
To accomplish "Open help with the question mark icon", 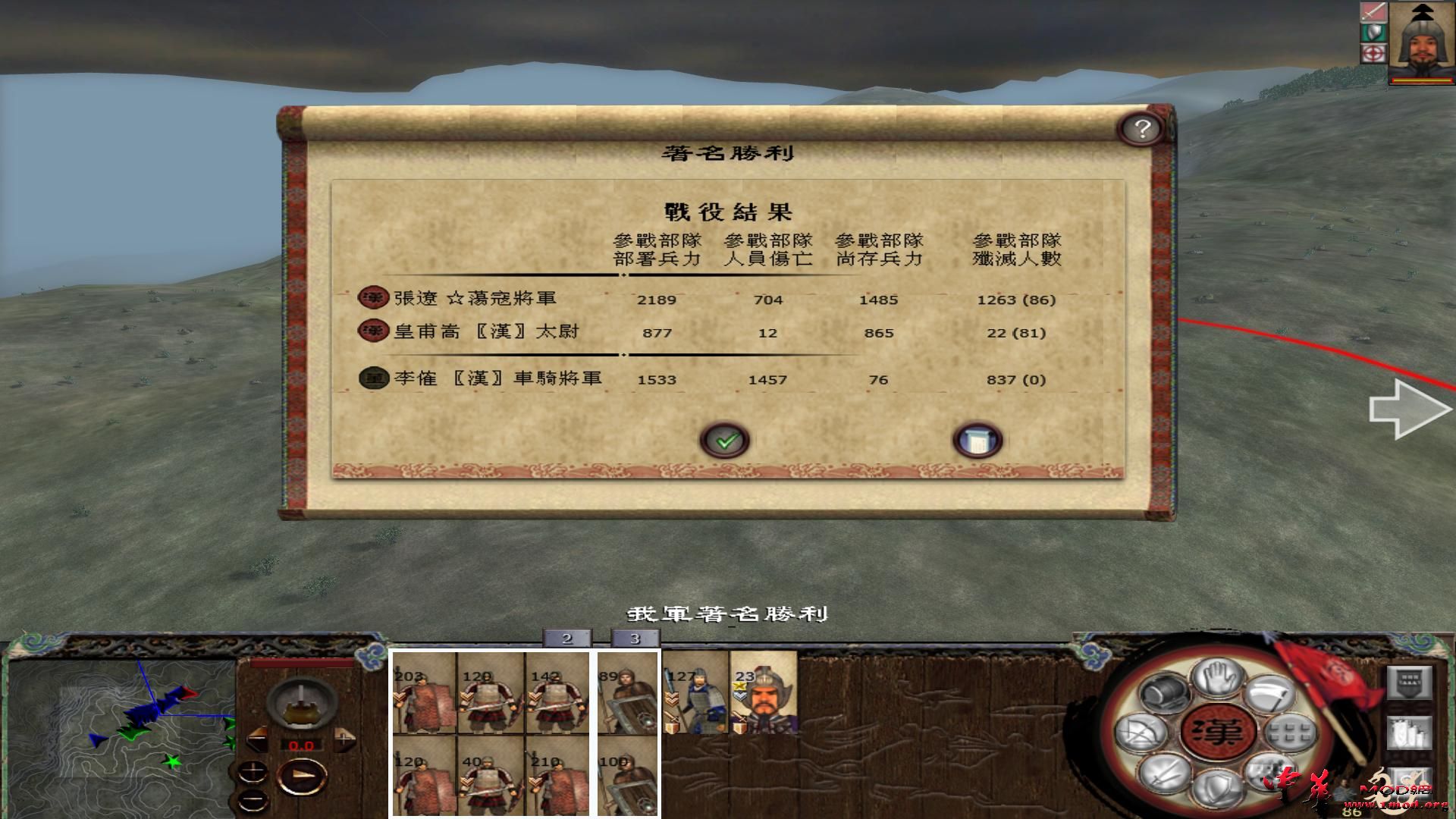I will click(x=1143, y=129).
